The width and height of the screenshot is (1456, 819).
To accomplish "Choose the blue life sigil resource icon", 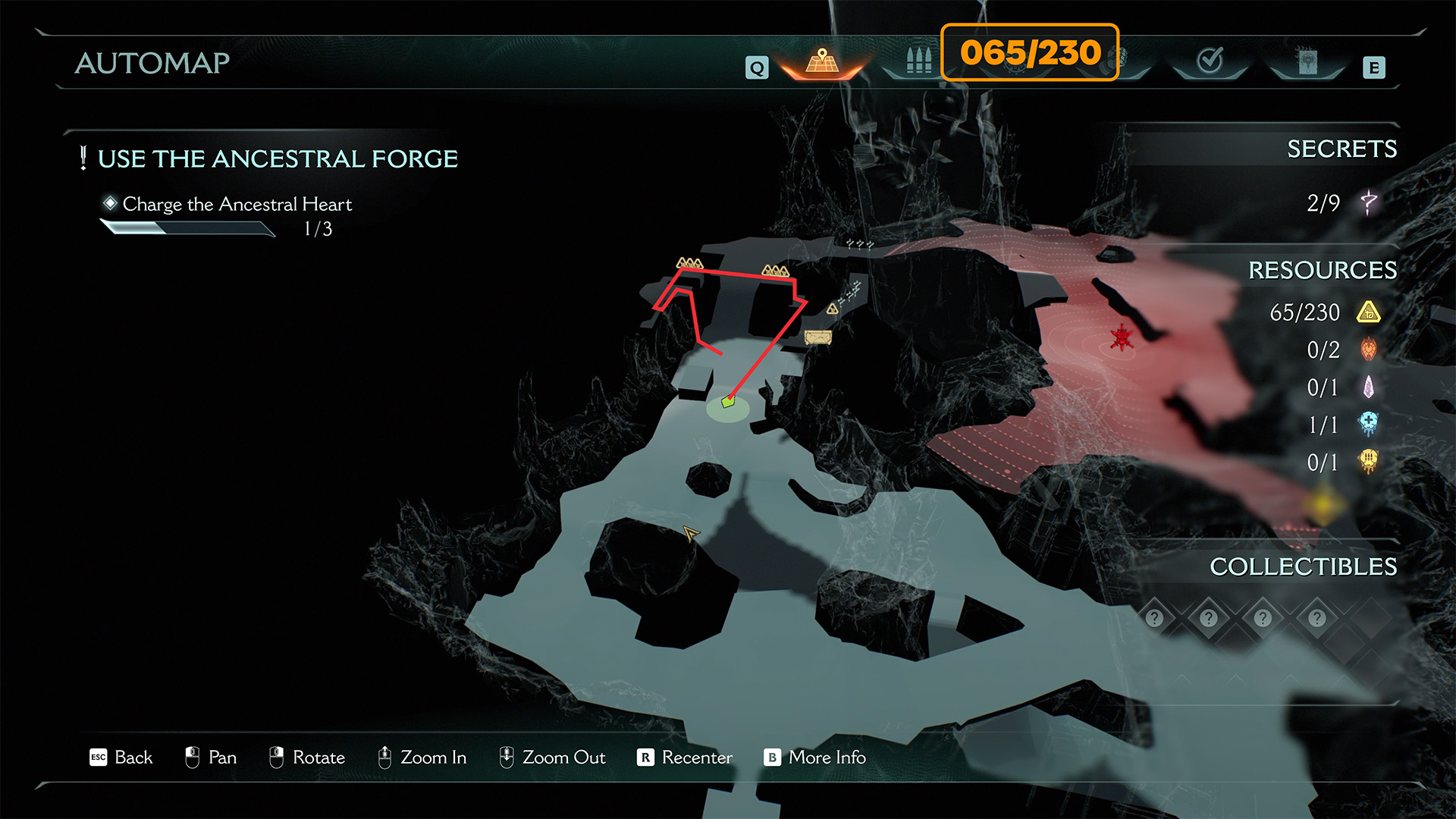I will click(1369, 424).
